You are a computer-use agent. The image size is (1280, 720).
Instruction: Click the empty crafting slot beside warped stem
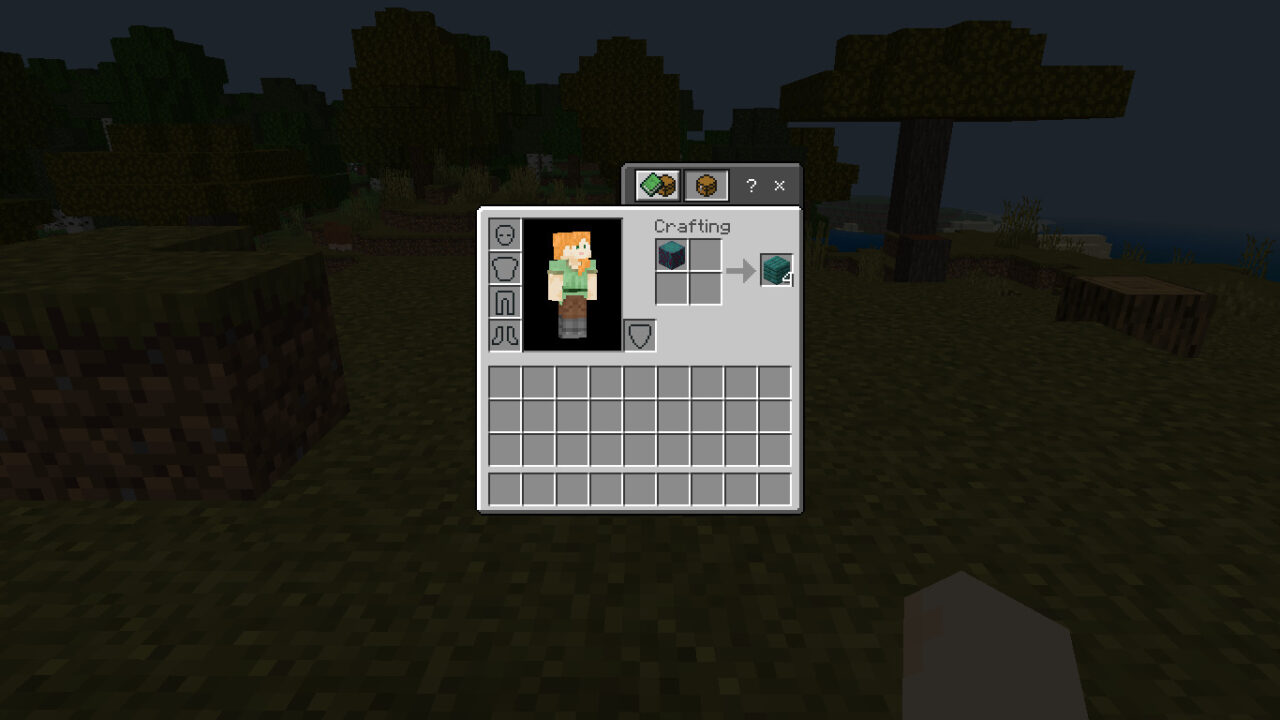coord(705,254)
